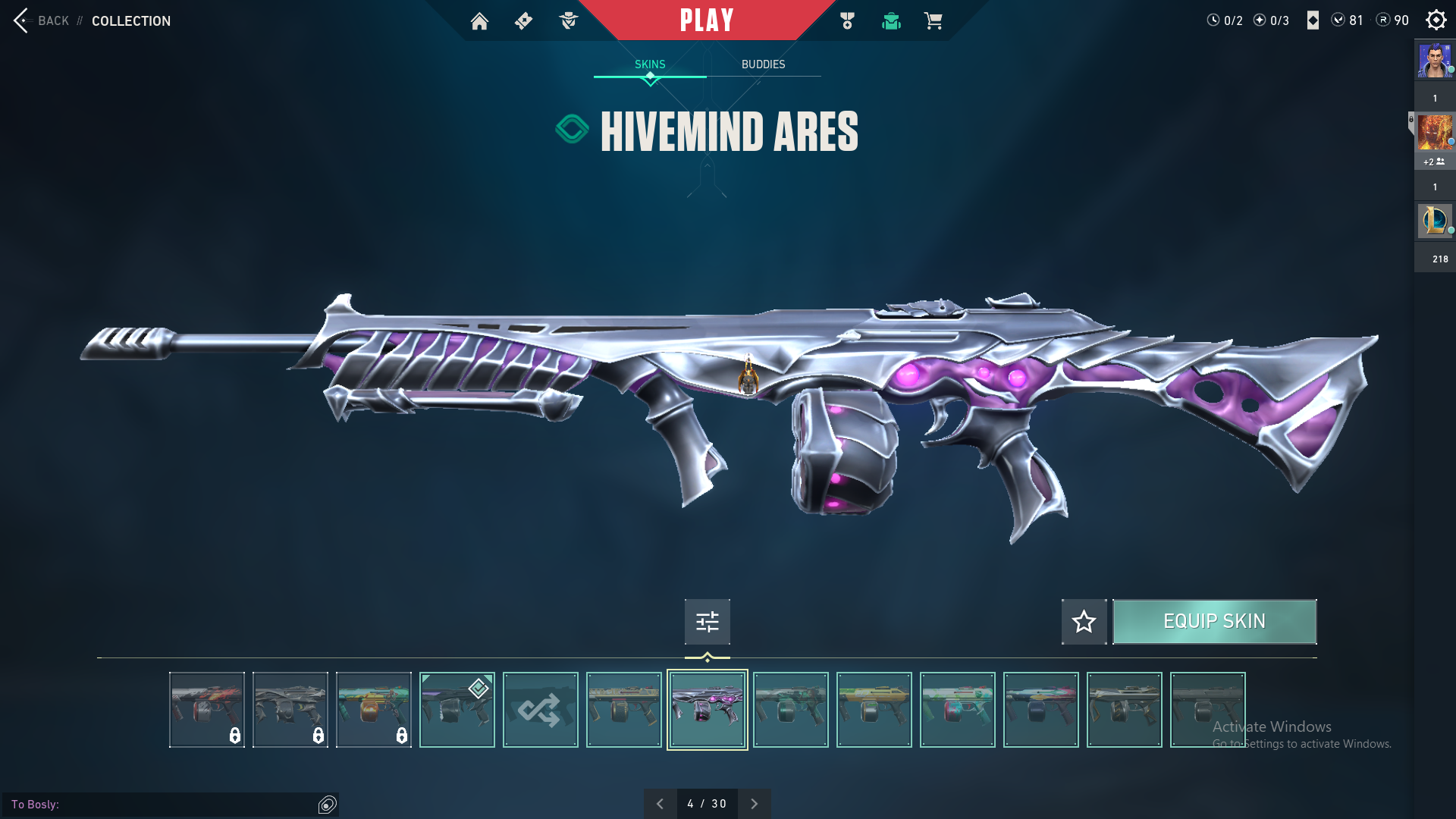The height and width of the screenshot is (819, 1456).
Task: Switch to the Buddies tab
Action: click(763, 64)
